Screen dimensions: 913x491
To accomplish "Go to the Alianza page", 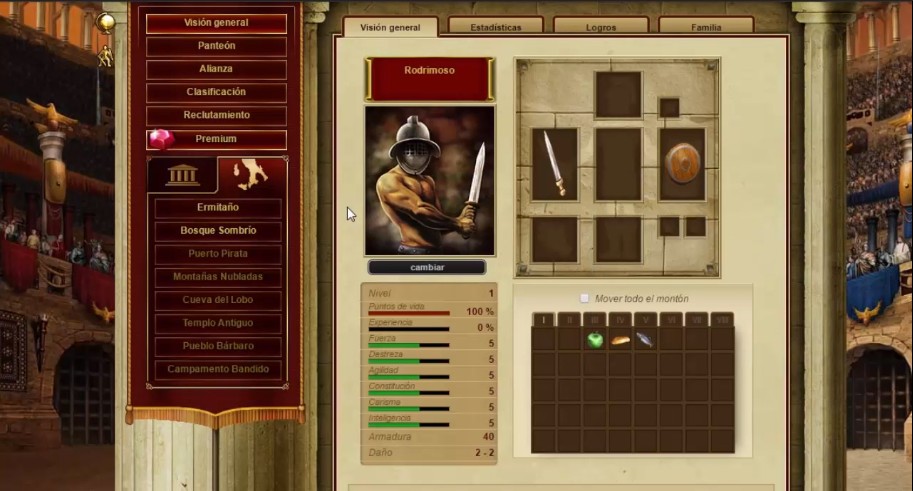I will [216, 69].
